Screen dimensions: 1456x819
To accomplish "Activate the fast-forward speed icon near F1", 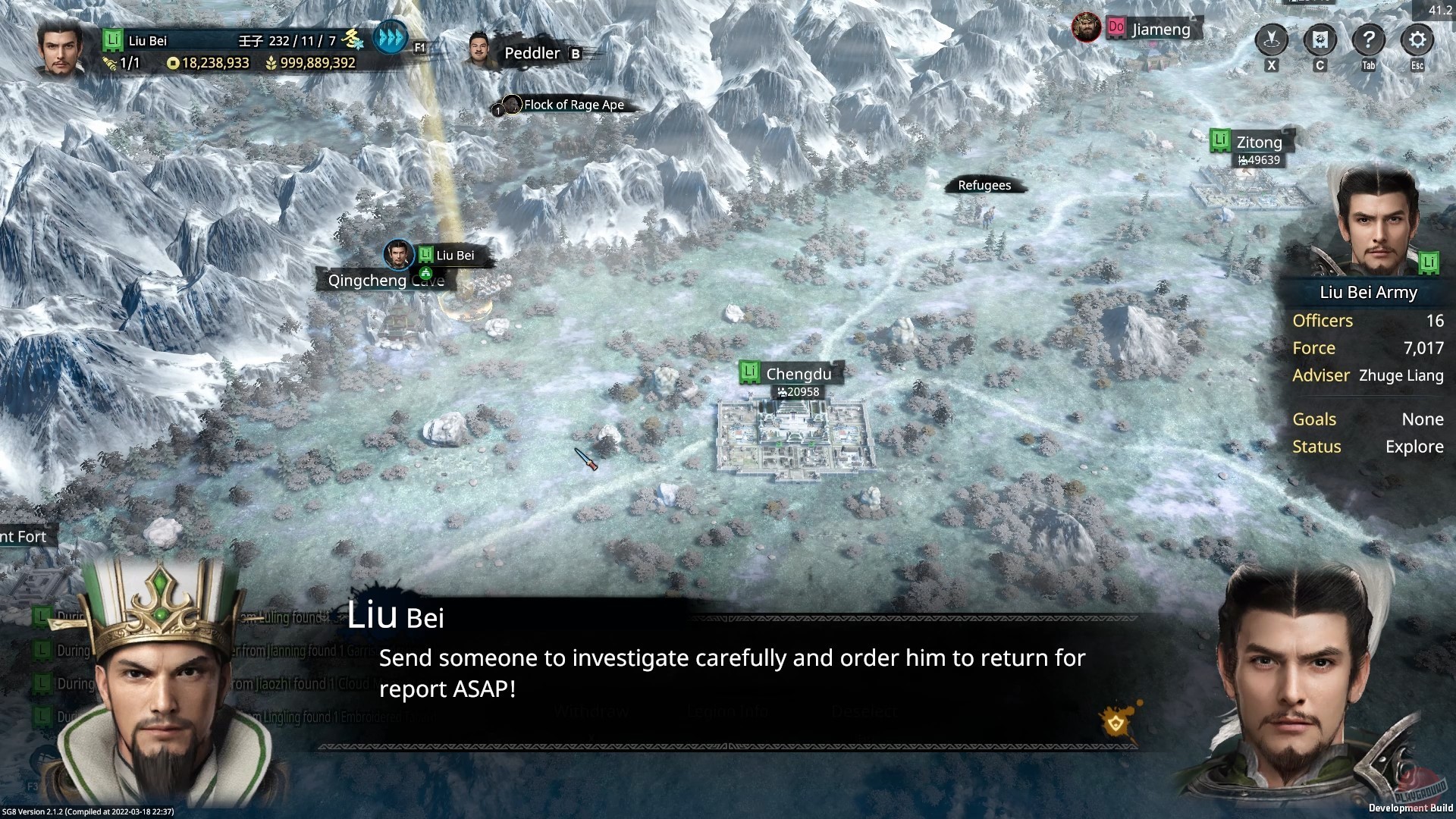I will point(389,36).
